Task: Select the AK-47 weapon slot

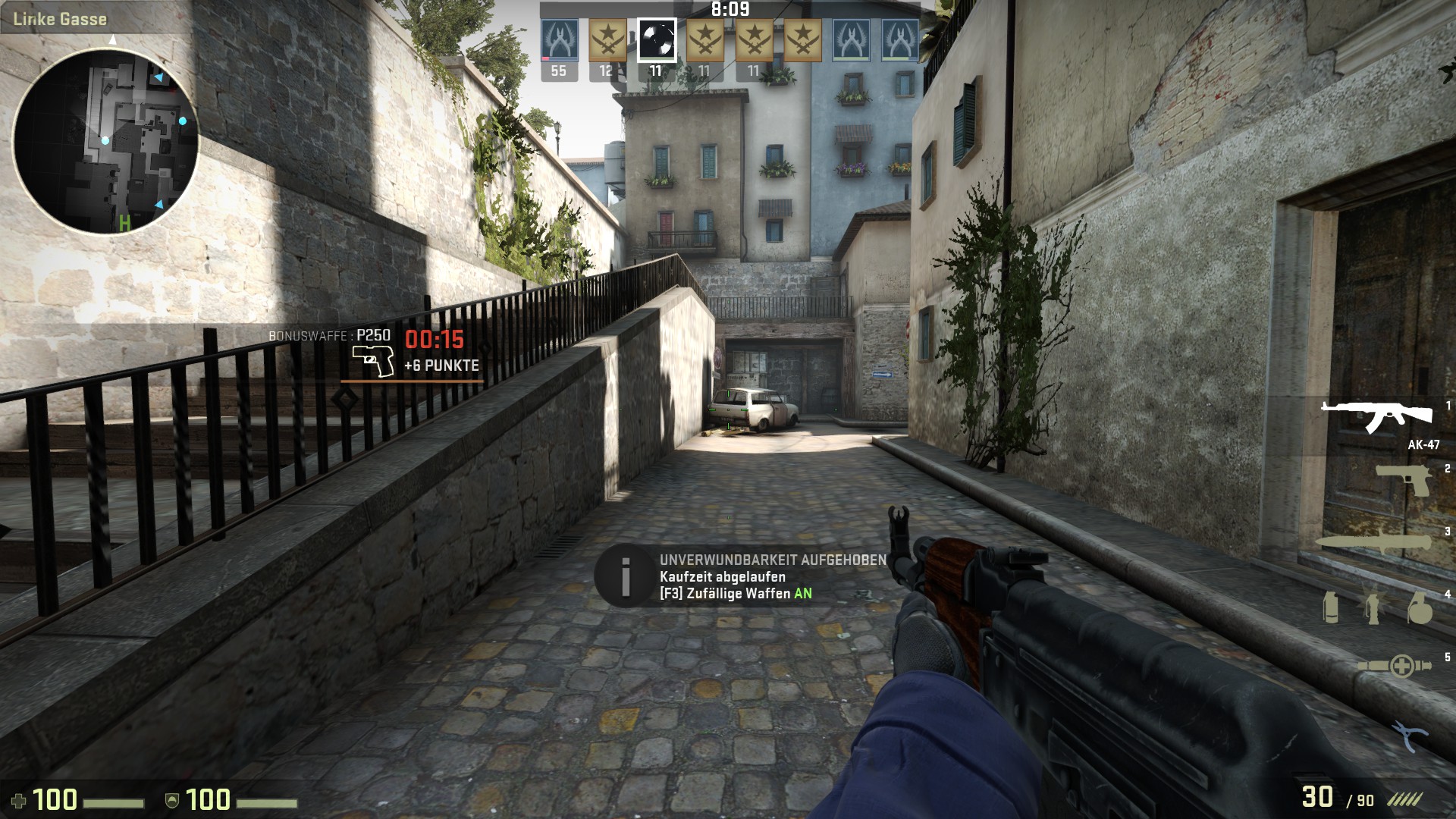Action: (1376, 416)
